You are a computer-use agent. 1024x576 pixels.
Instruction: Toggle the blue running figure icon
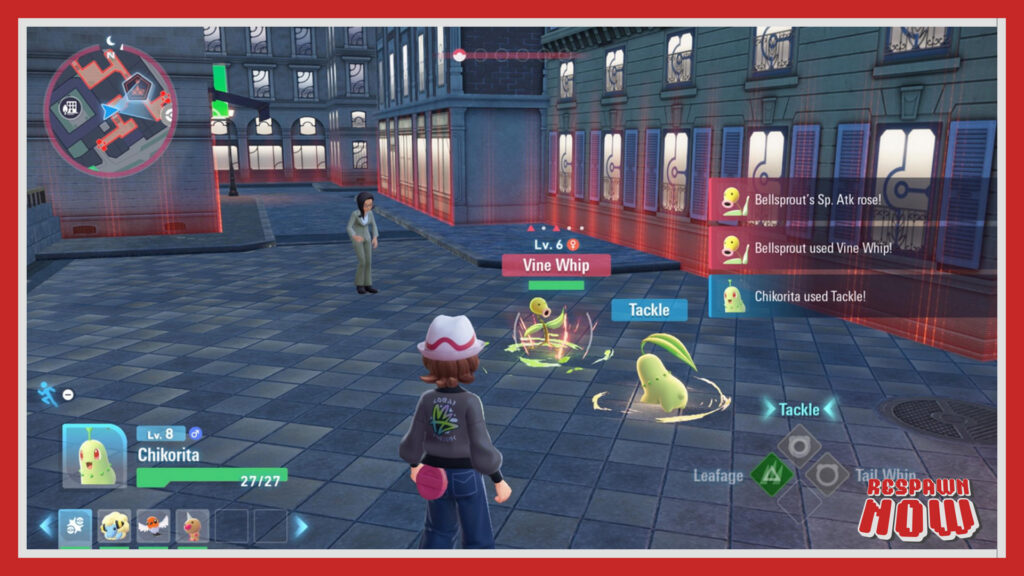pyautogui.click(x=48, y=393)
